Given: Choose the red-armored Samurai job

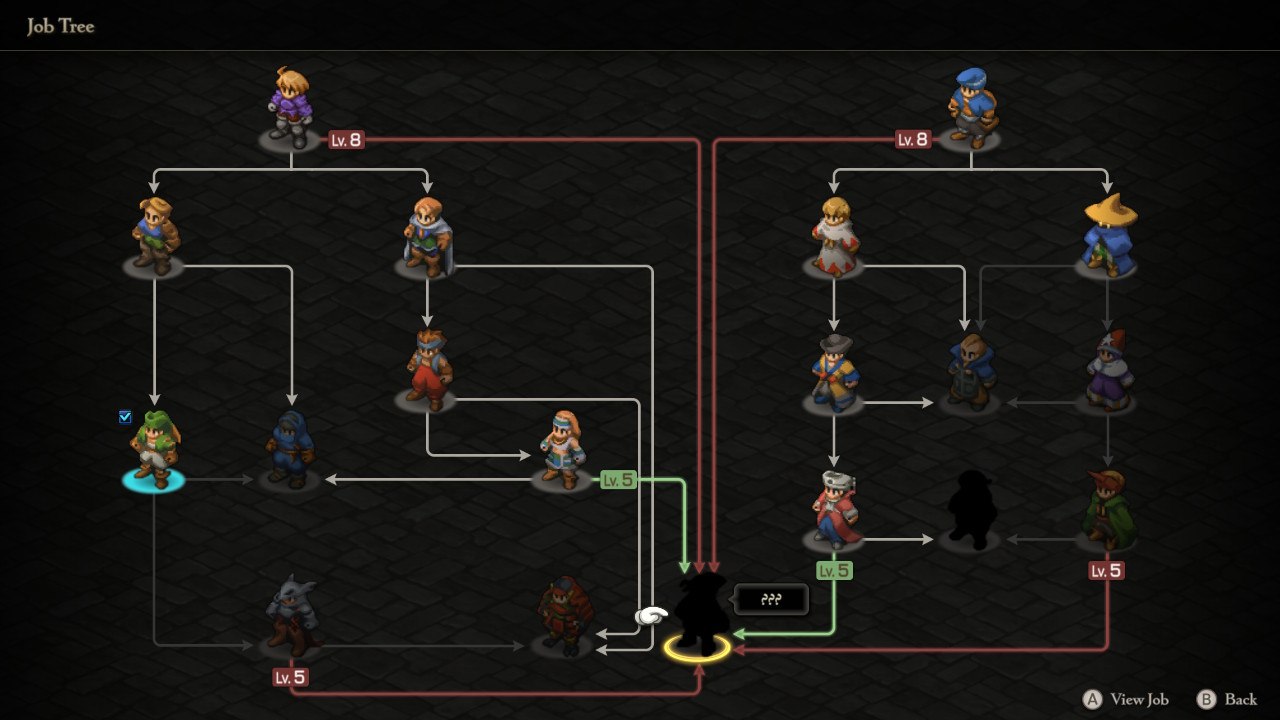Looking at the screenshot, I should 563,616.
